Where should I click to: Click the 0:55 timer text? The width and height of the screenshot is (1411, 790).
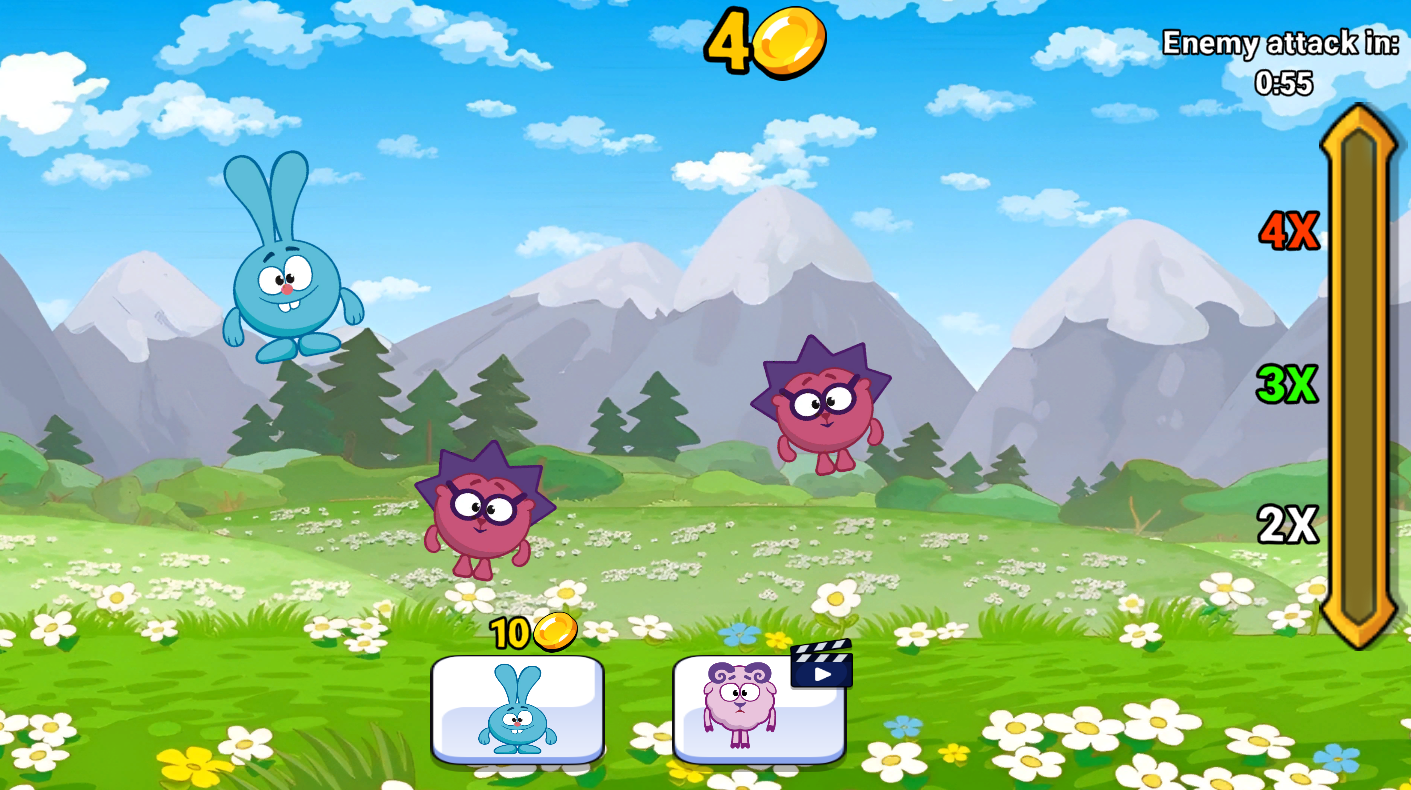(1286, 84)
